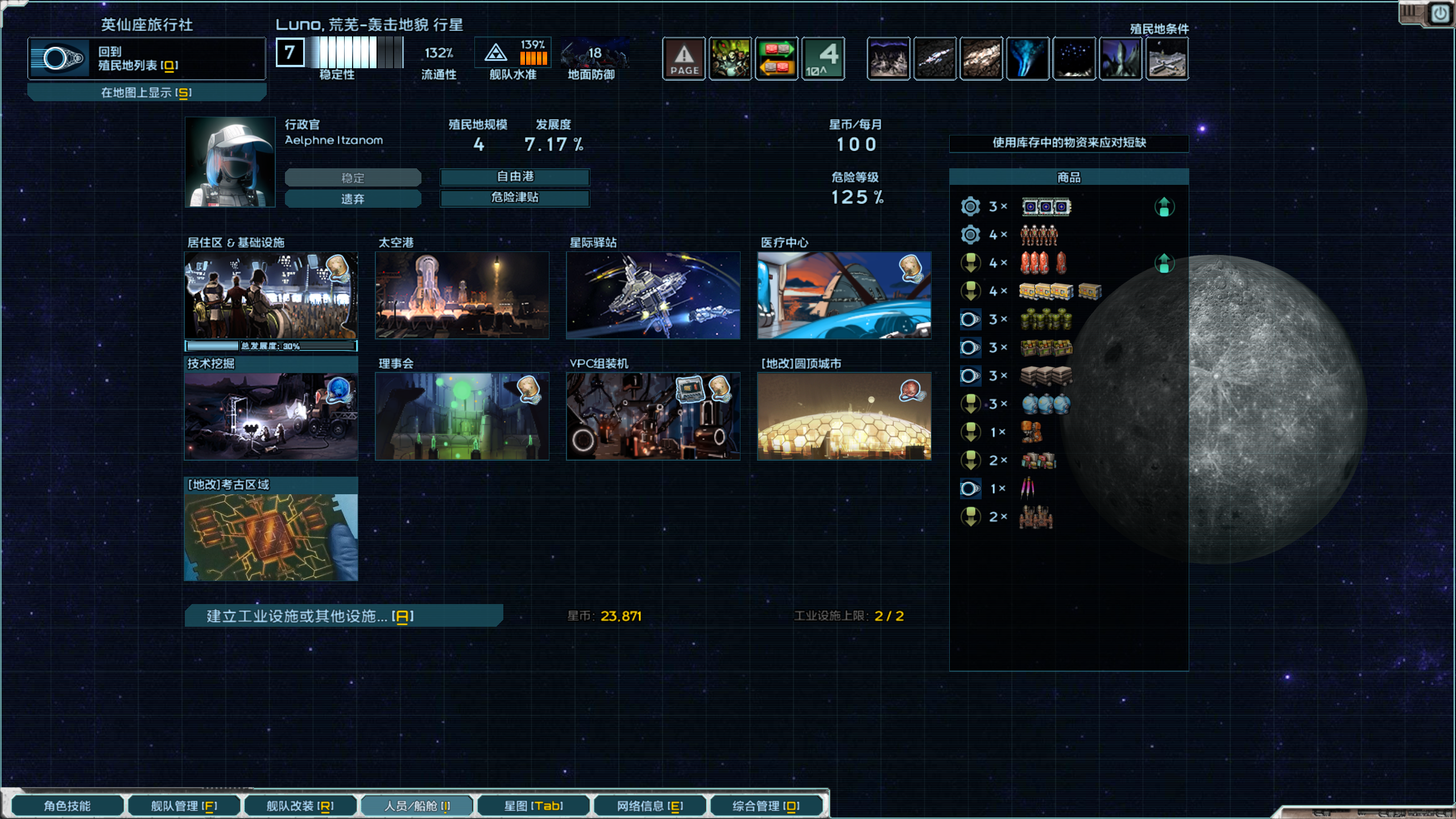
Task: Click the gear icon next to crew commodity row
Action: [x=971, y=234]
